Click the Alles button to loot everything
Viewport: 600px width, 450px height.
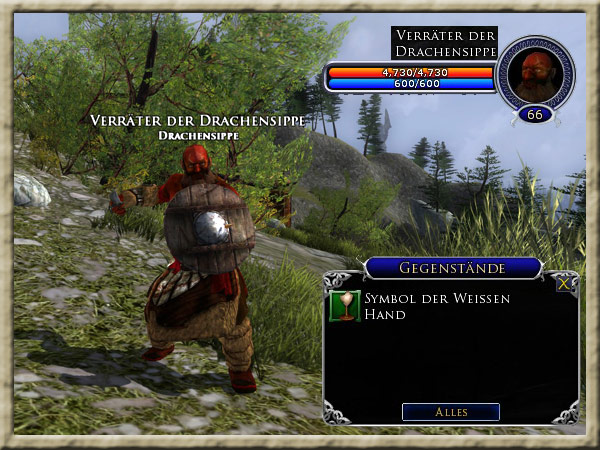pyautogui.click(x=450, y=412)
